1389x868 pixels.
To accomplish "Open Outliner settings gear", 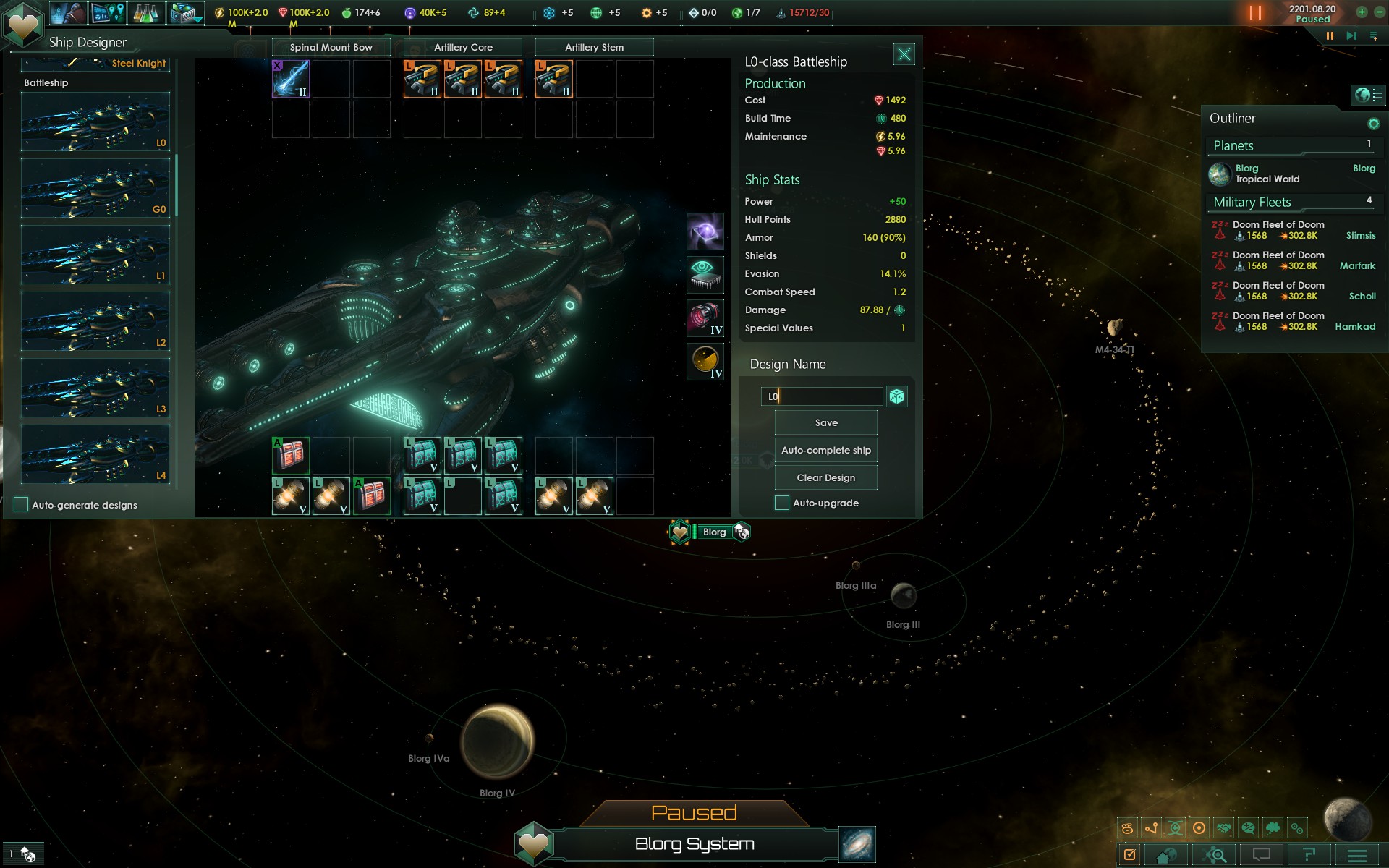I will click(x=1373, y=124).
